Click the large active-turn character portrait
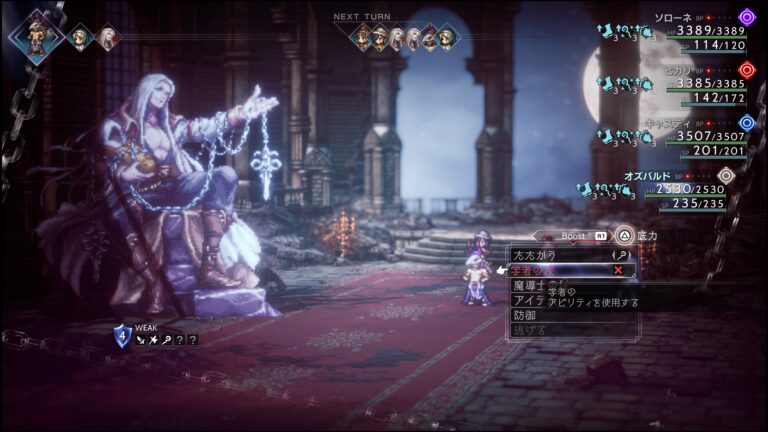 coord(37,36)
